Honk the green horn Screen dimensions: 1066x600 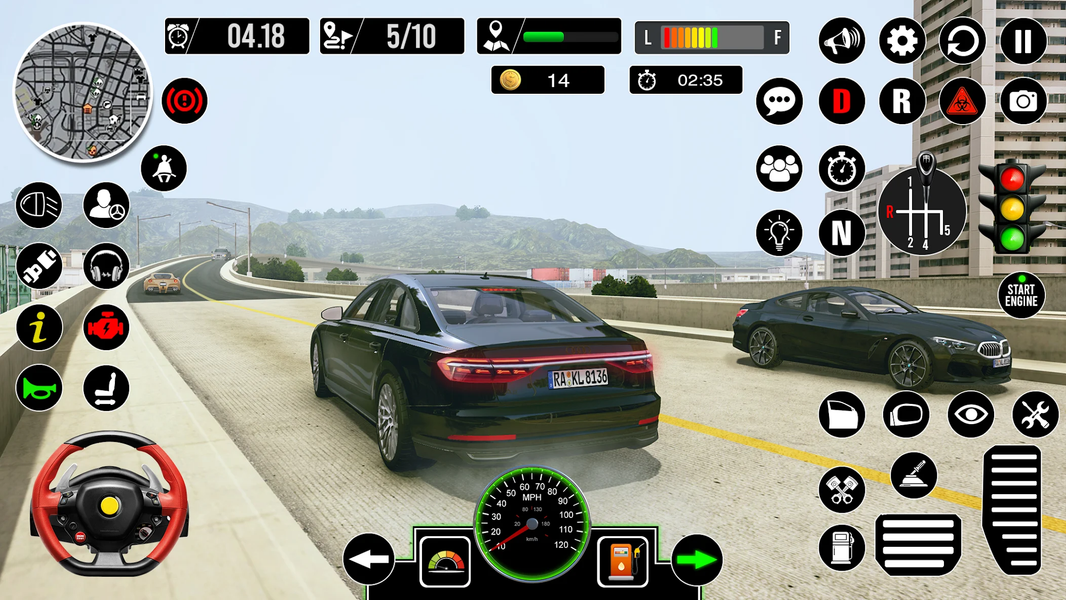click(39, 388)
